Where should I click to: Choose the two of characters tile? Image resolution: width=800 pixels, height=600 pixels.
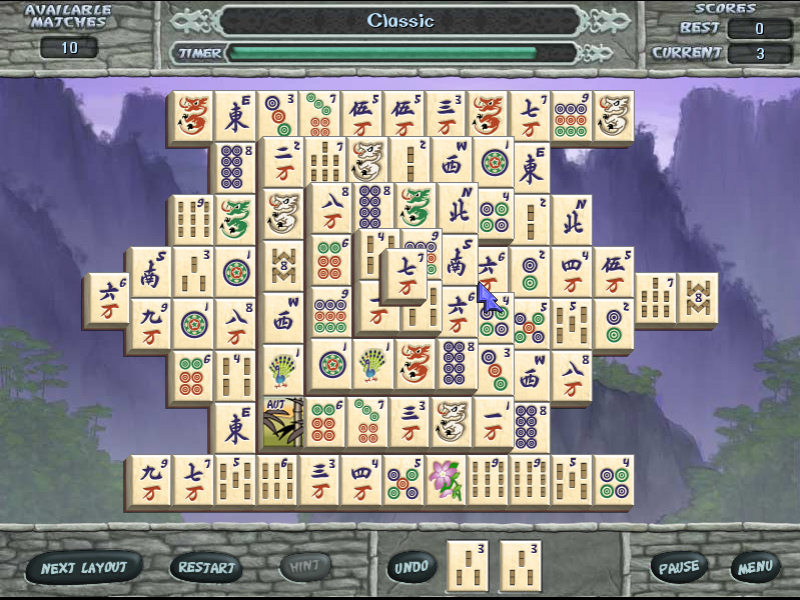[284, 162]
